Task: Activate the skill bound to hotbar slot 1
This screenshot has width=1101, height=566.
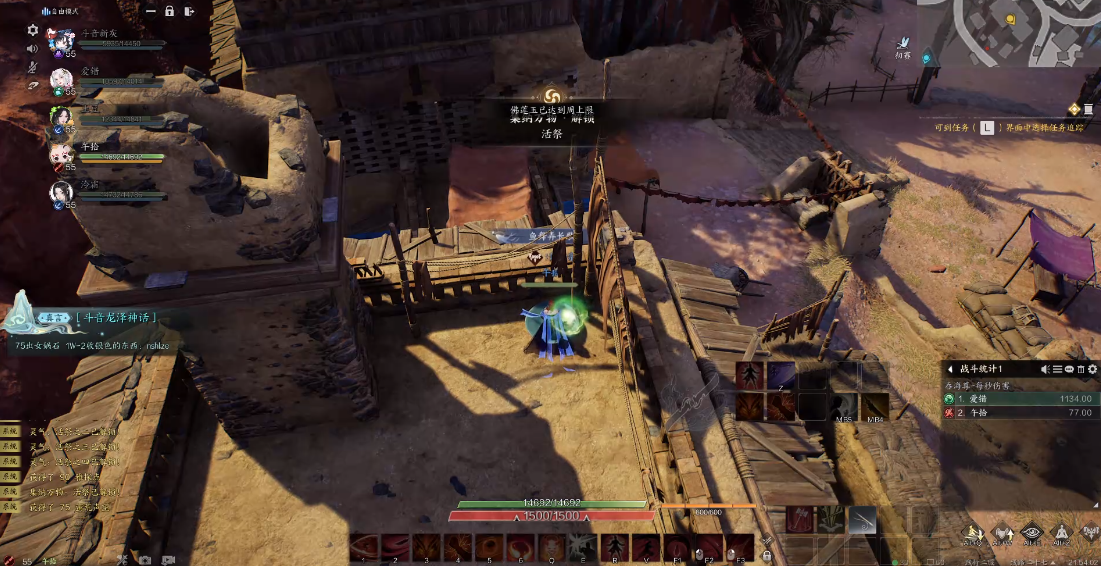Action: (364, 547)
